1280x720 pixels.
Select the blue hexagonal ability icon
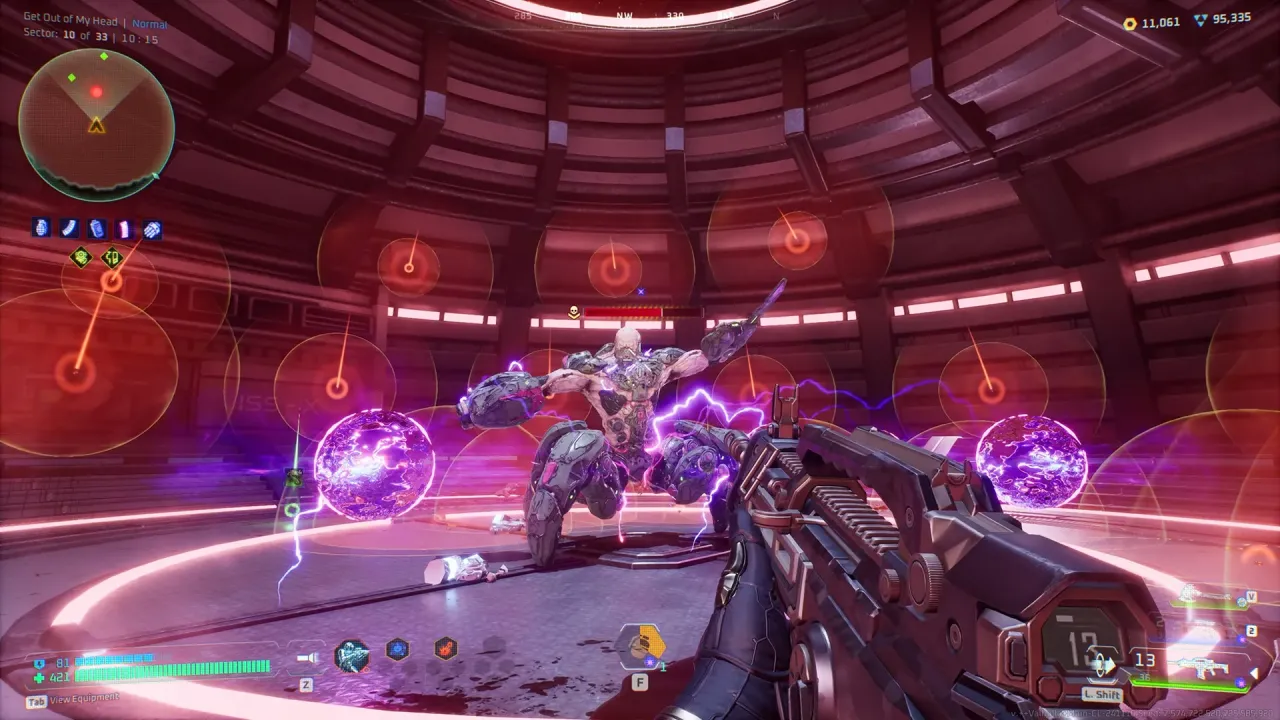[396, 648]
